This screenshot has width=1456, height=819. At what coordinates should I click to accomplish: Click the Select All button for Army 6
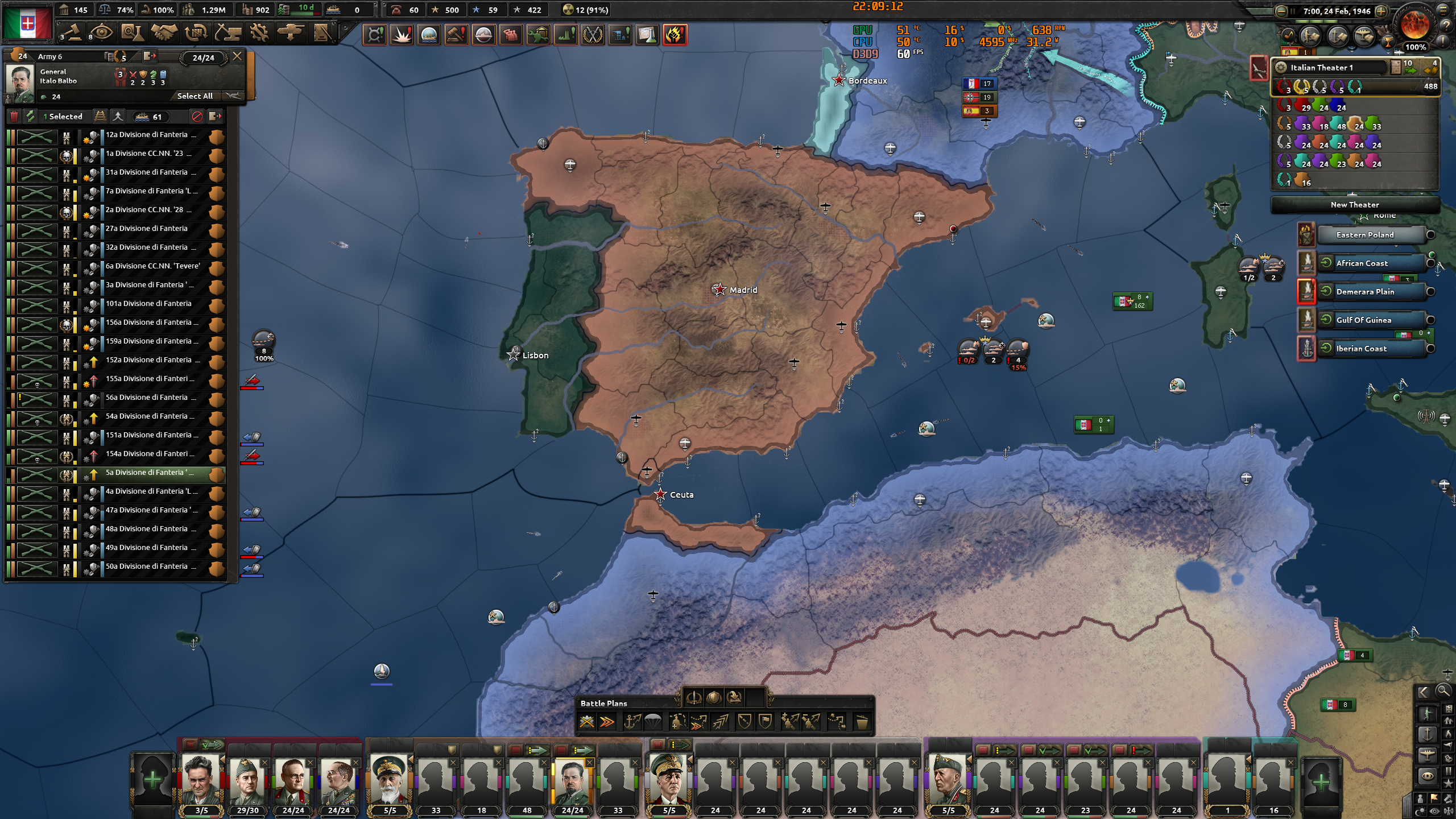click(195, 96)
